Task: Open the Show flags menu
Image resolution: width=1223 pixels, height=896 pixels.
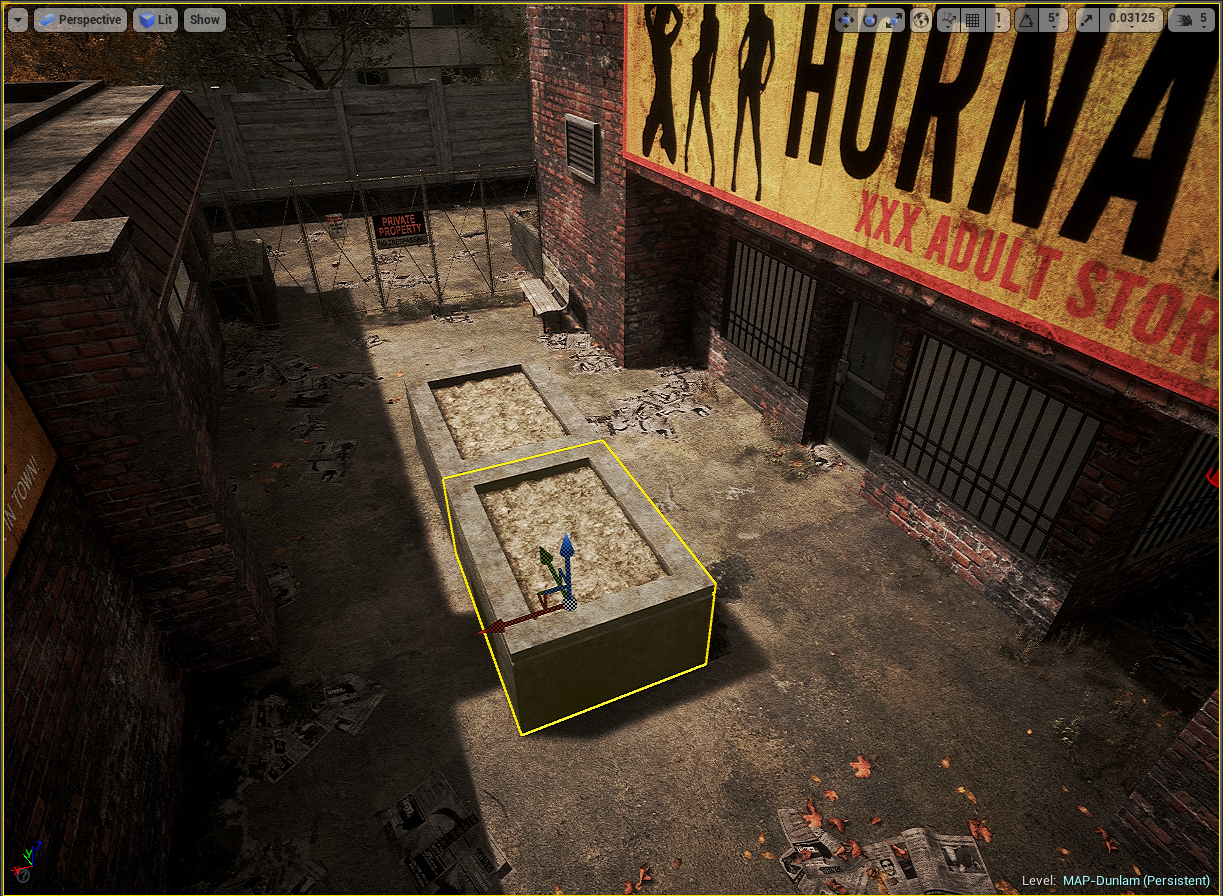Action: [x=205, y=19]
